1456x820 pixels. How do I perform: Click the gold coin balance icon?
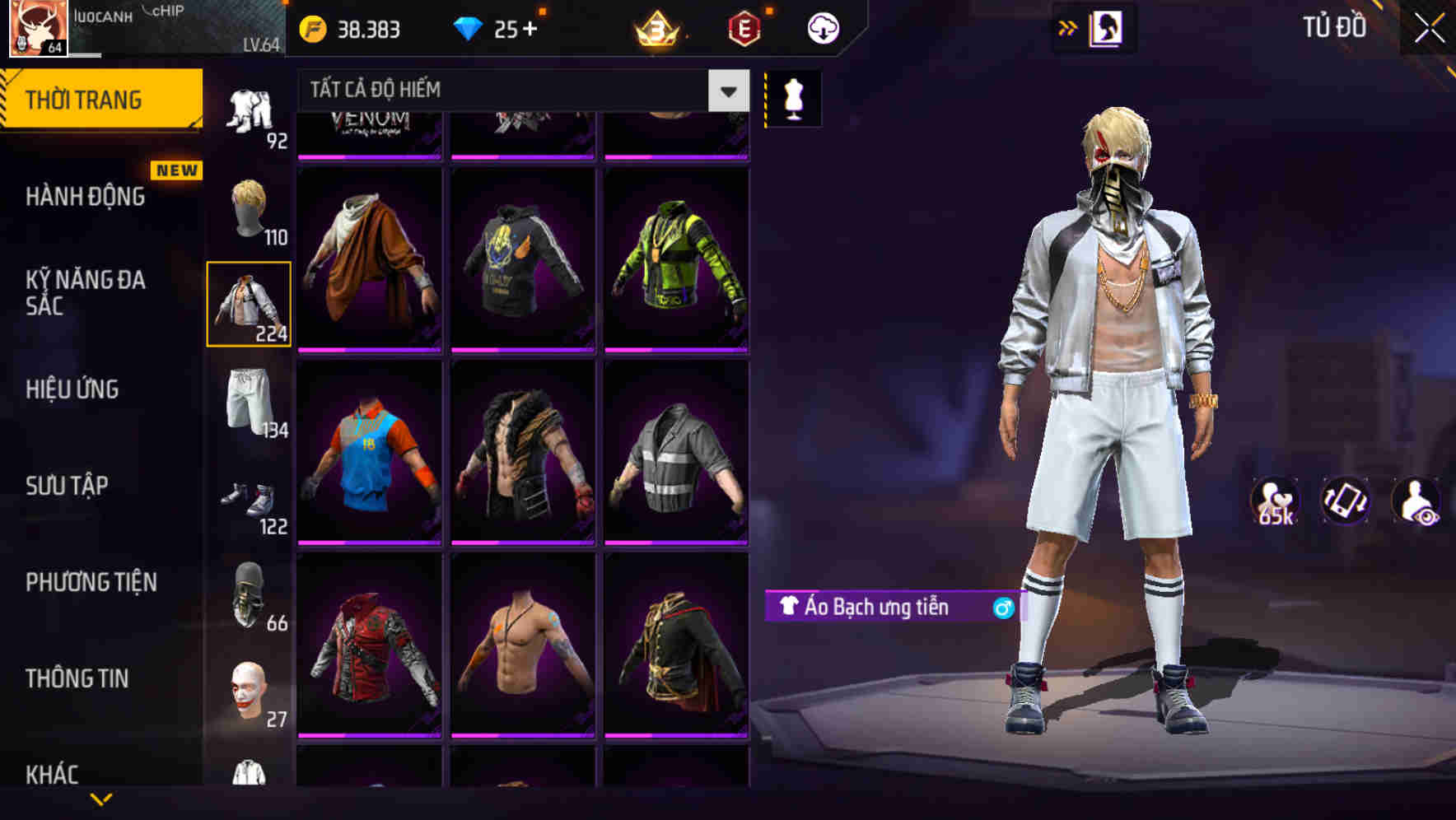tap(312, 27)
